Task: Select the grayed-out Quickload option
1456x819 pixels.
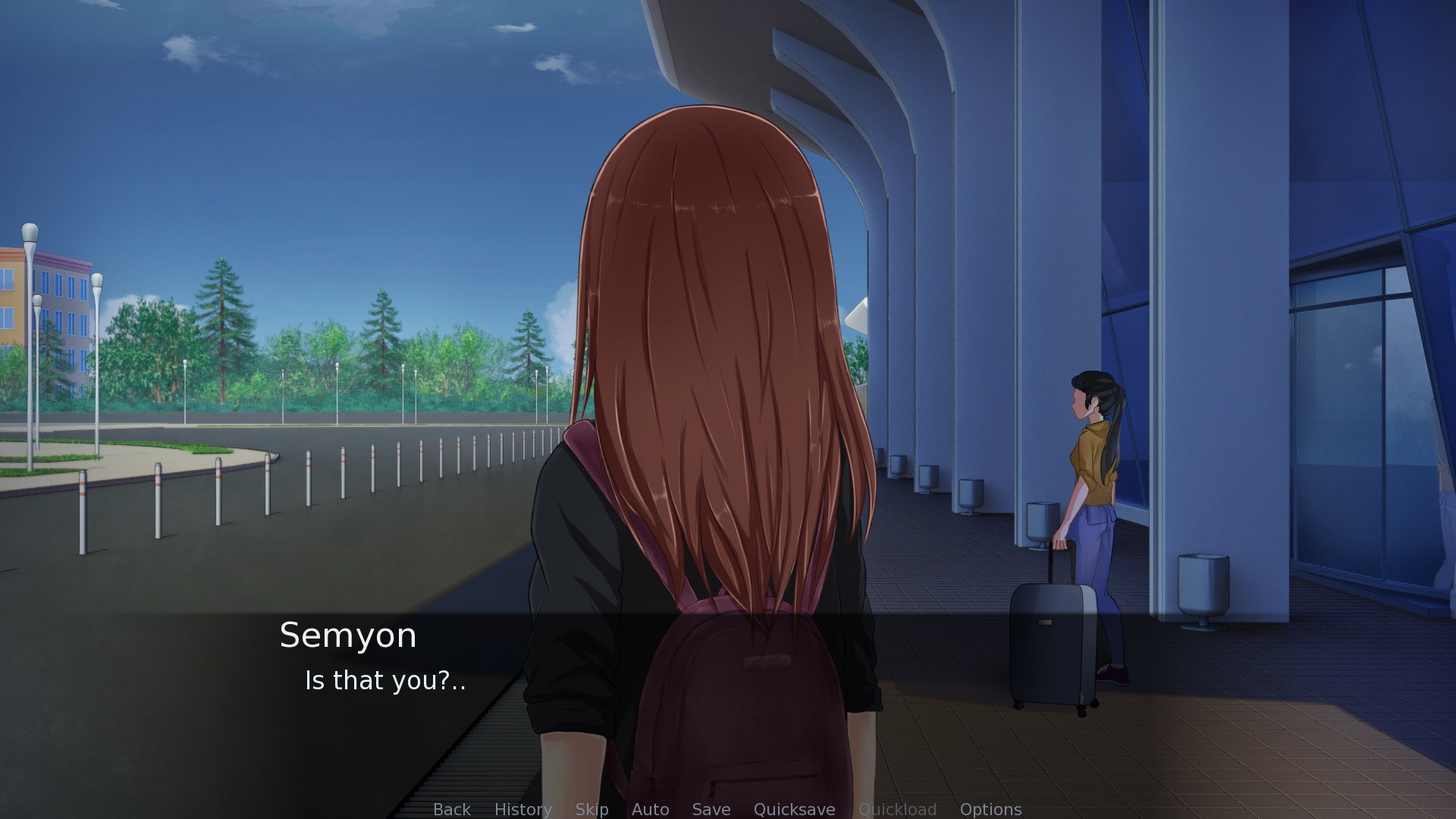Action: coord(898,809)
